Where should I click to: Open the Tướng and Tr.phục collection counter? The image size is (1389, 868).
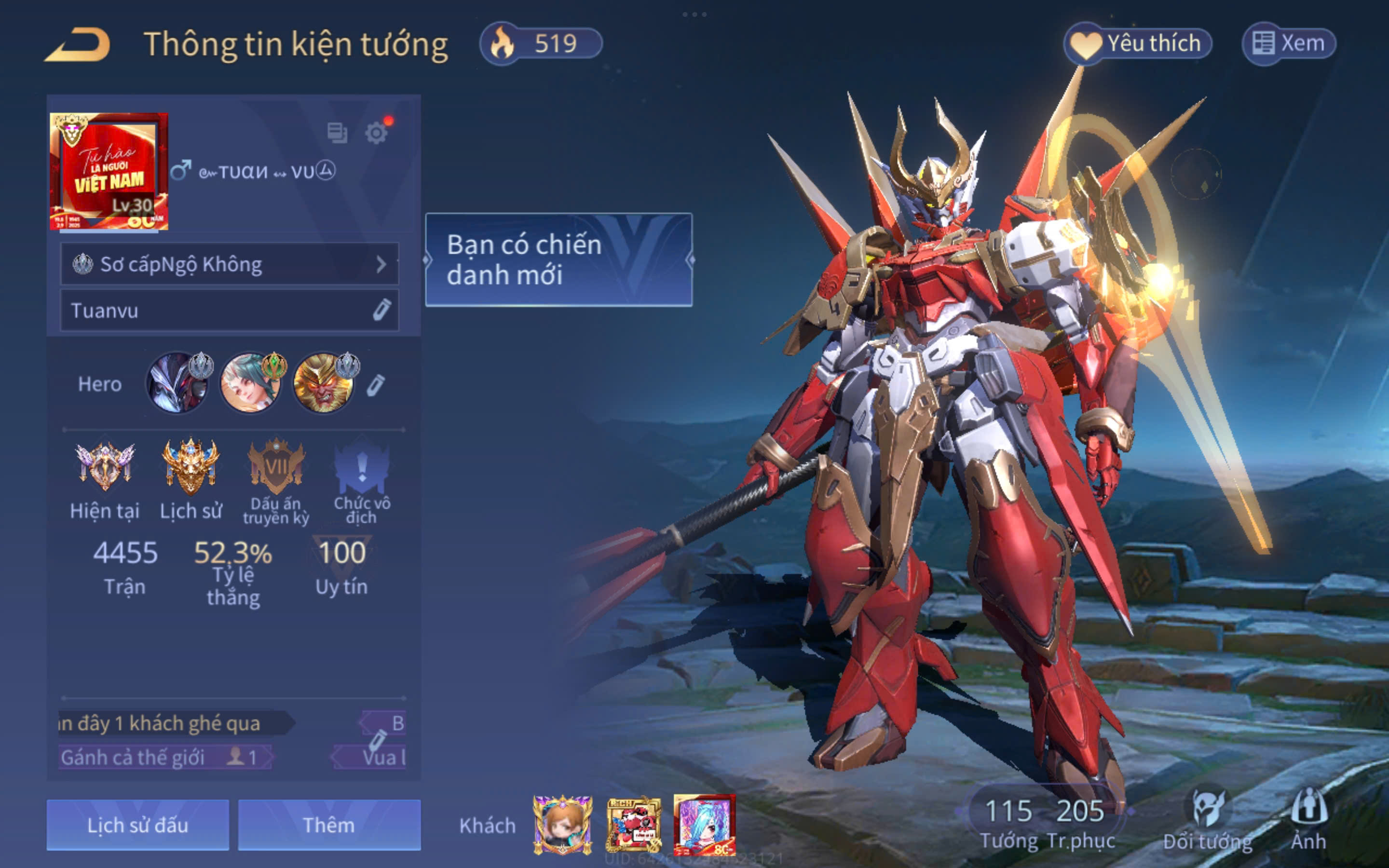pos(1045,822)
